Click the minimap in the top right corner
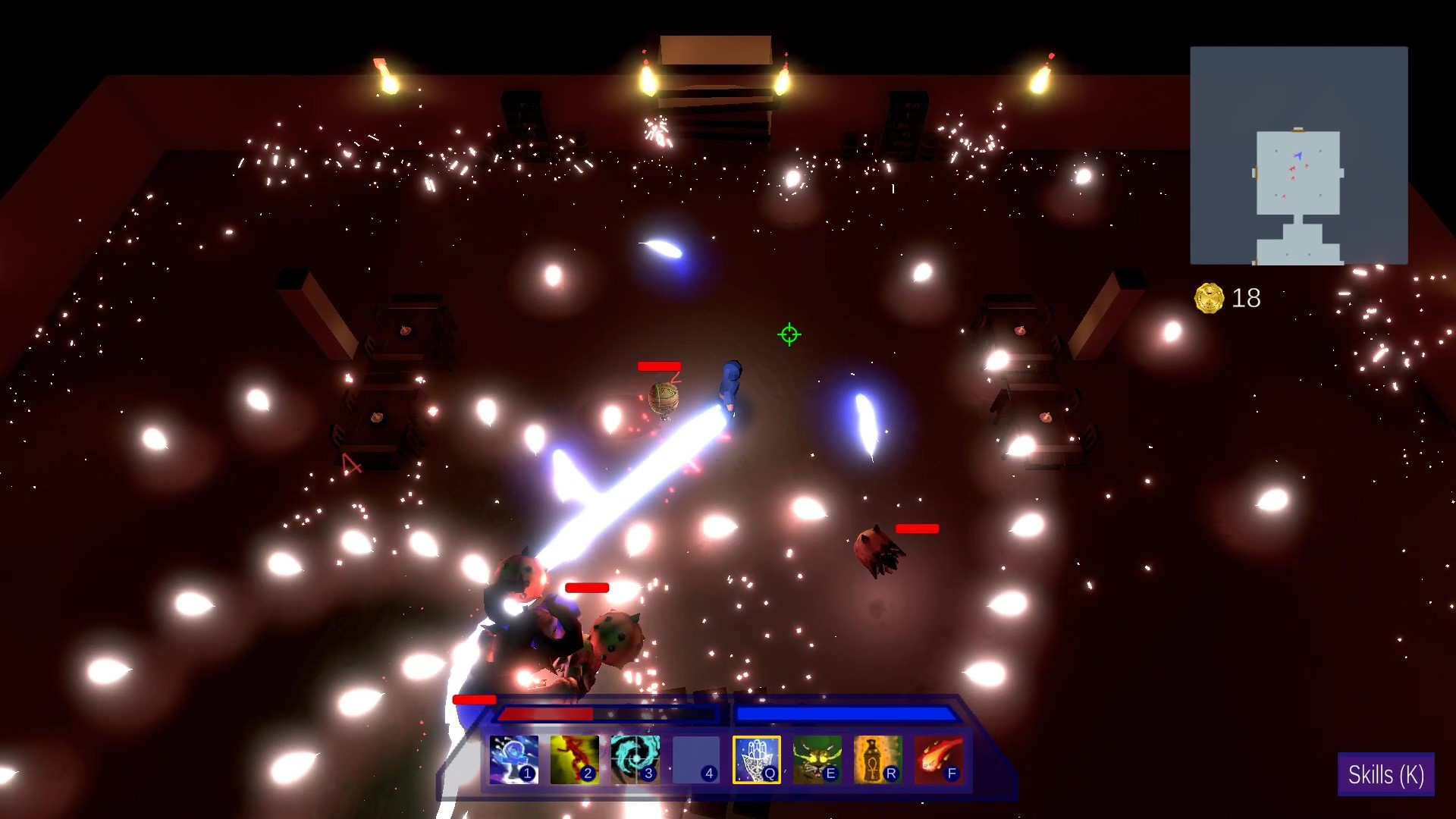Viewport: 1456px width, 819px height. (x=1299, y=155)
